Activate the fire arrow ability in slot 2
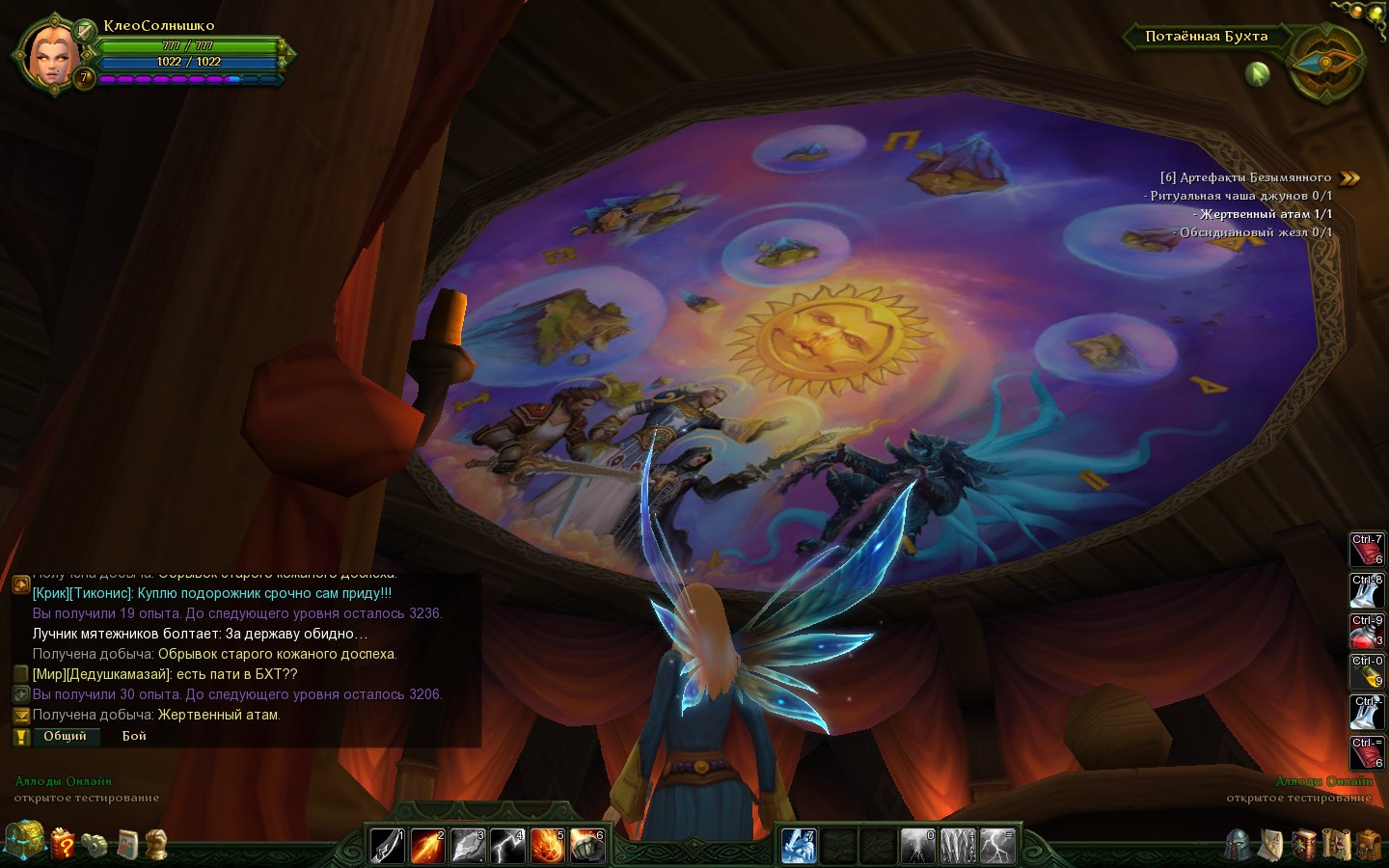This screenshot has height=868, width=1389. pos(427,846)
